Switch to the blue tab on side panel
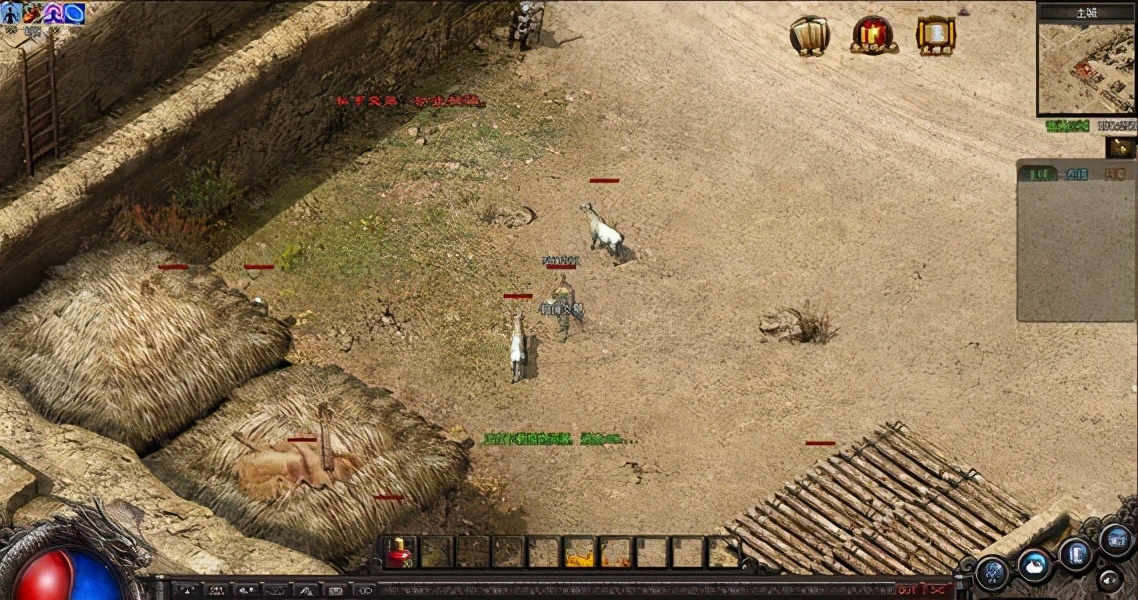 [x=1077, y=174]
